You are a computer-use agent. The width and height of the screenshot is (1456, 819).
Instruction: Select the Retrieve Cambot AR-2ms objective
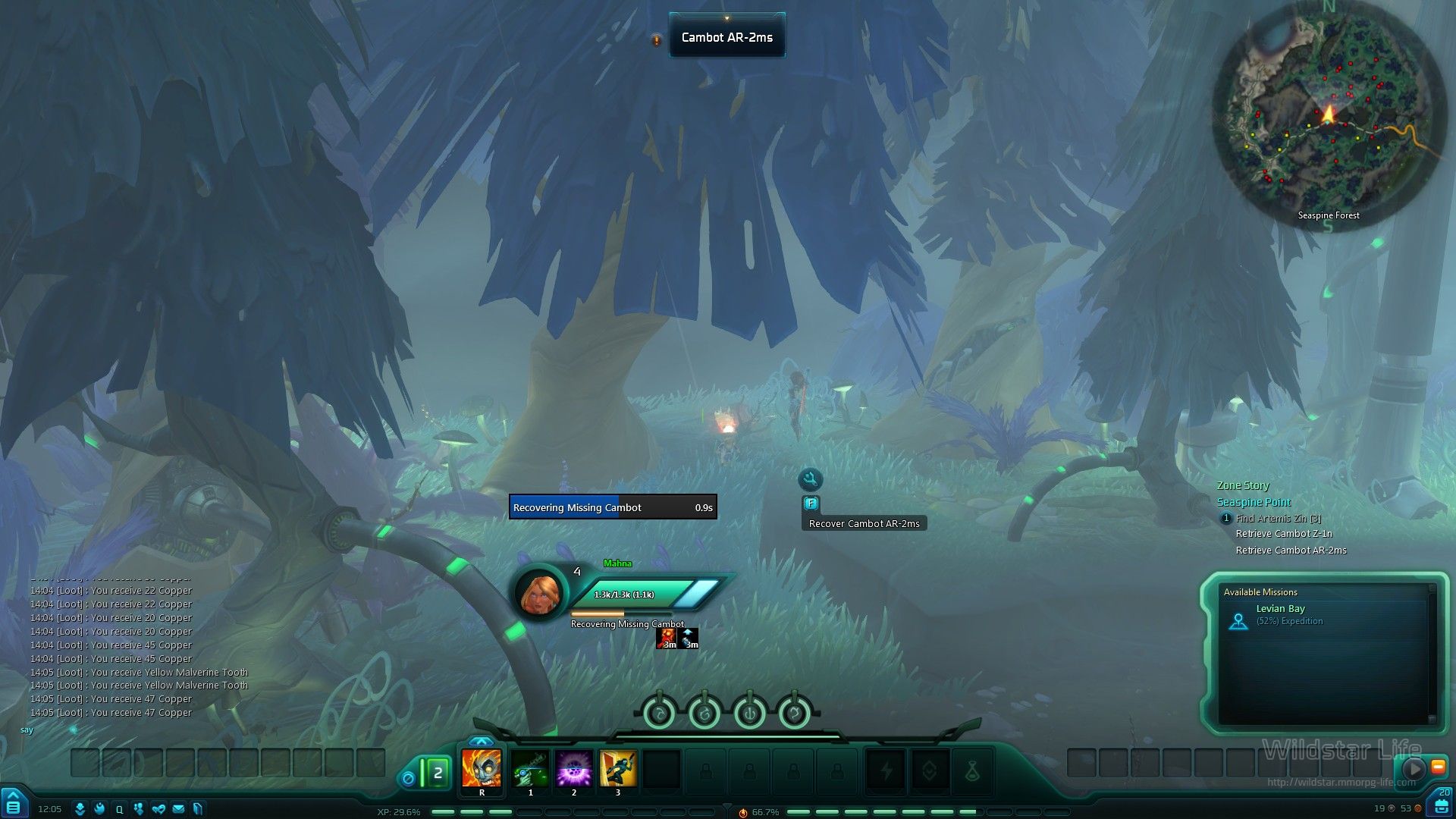1291,551
